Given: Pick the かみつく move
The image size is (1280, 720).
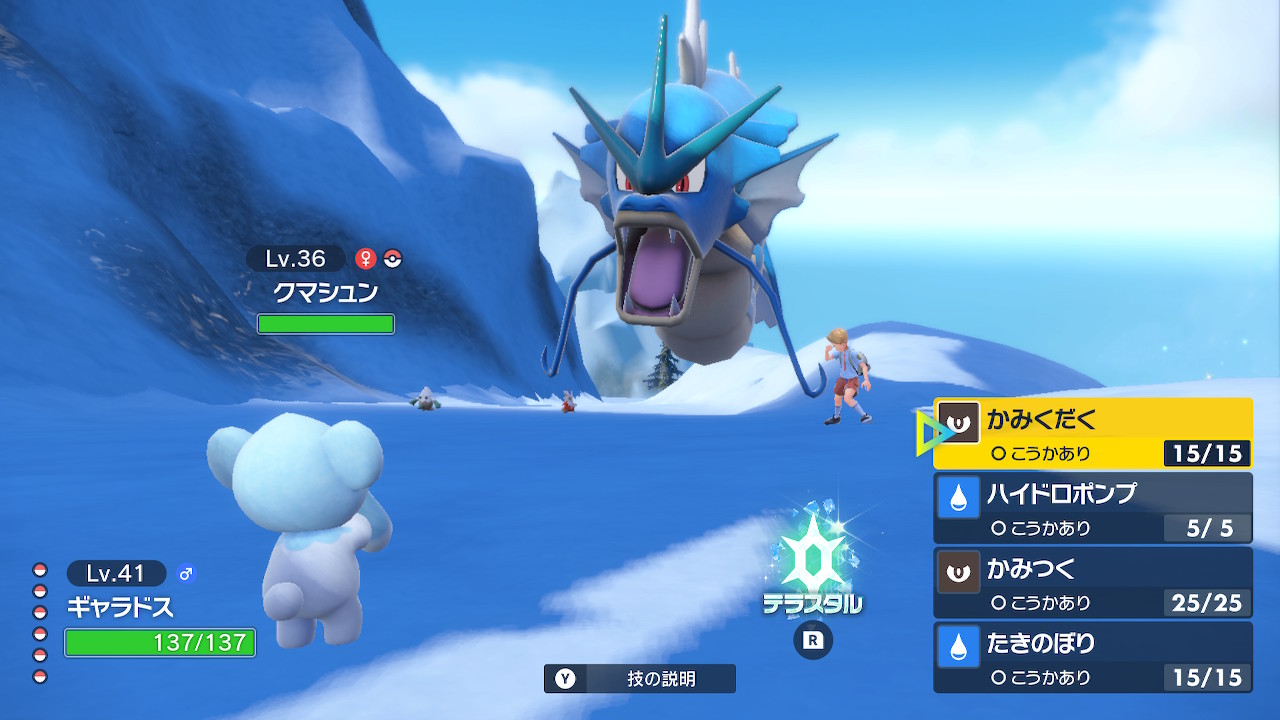Looking at the screenshot, I should [1092, 582].
